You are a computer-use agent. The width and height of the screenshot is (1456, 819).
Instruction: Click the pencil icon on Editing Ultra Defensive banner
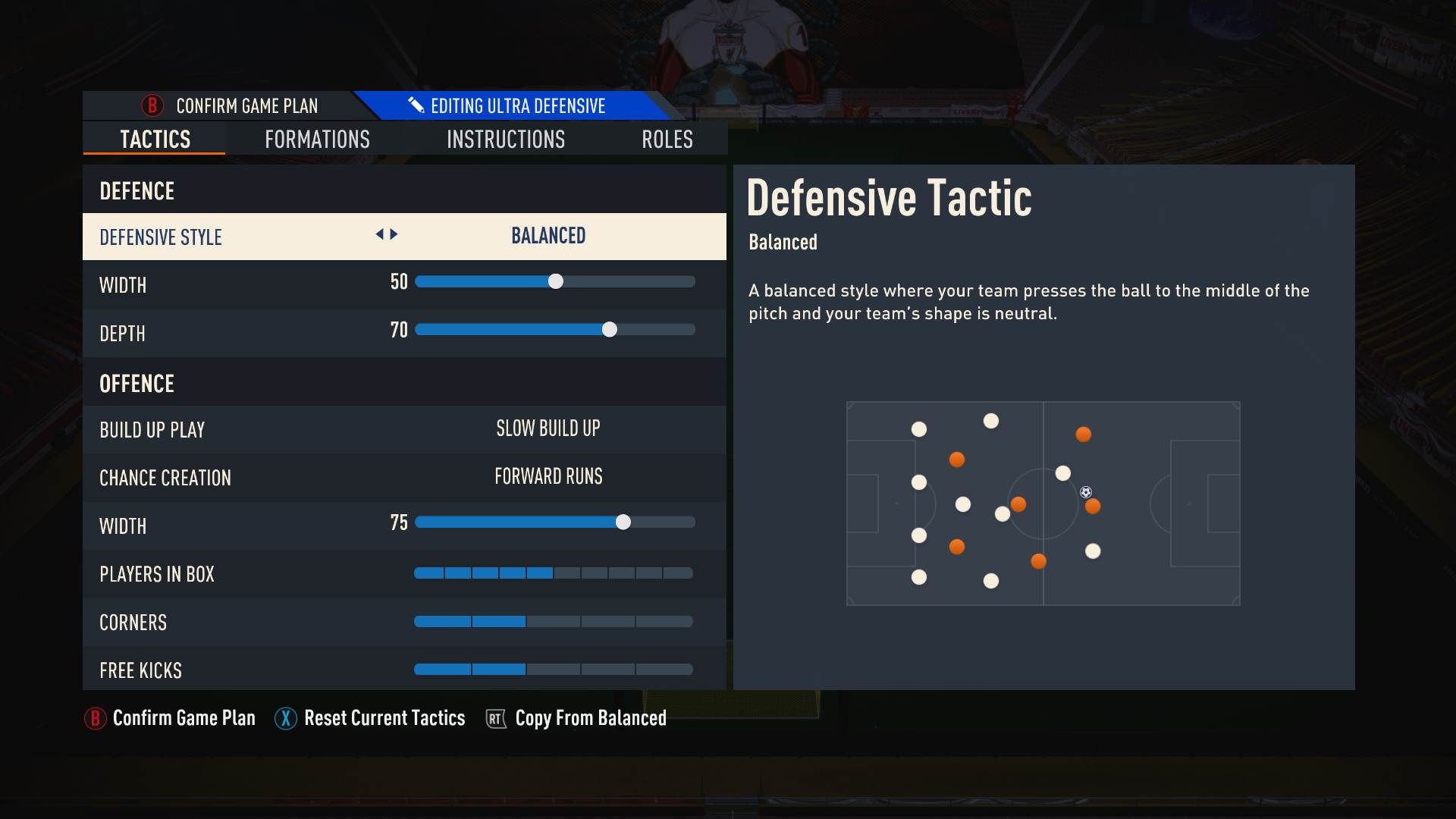(x=415, y=105)
